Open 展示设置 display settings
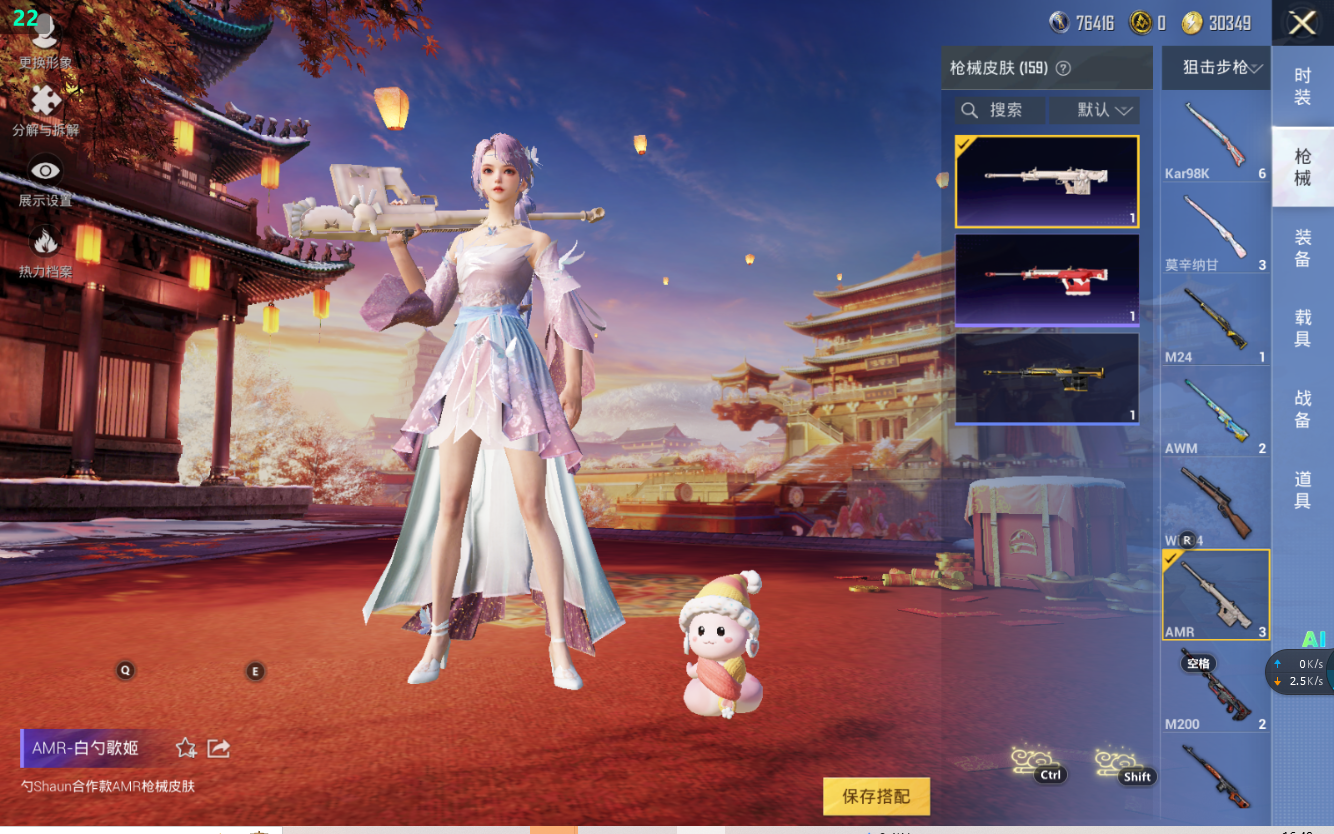1334x834 pixels. [45, 180]
